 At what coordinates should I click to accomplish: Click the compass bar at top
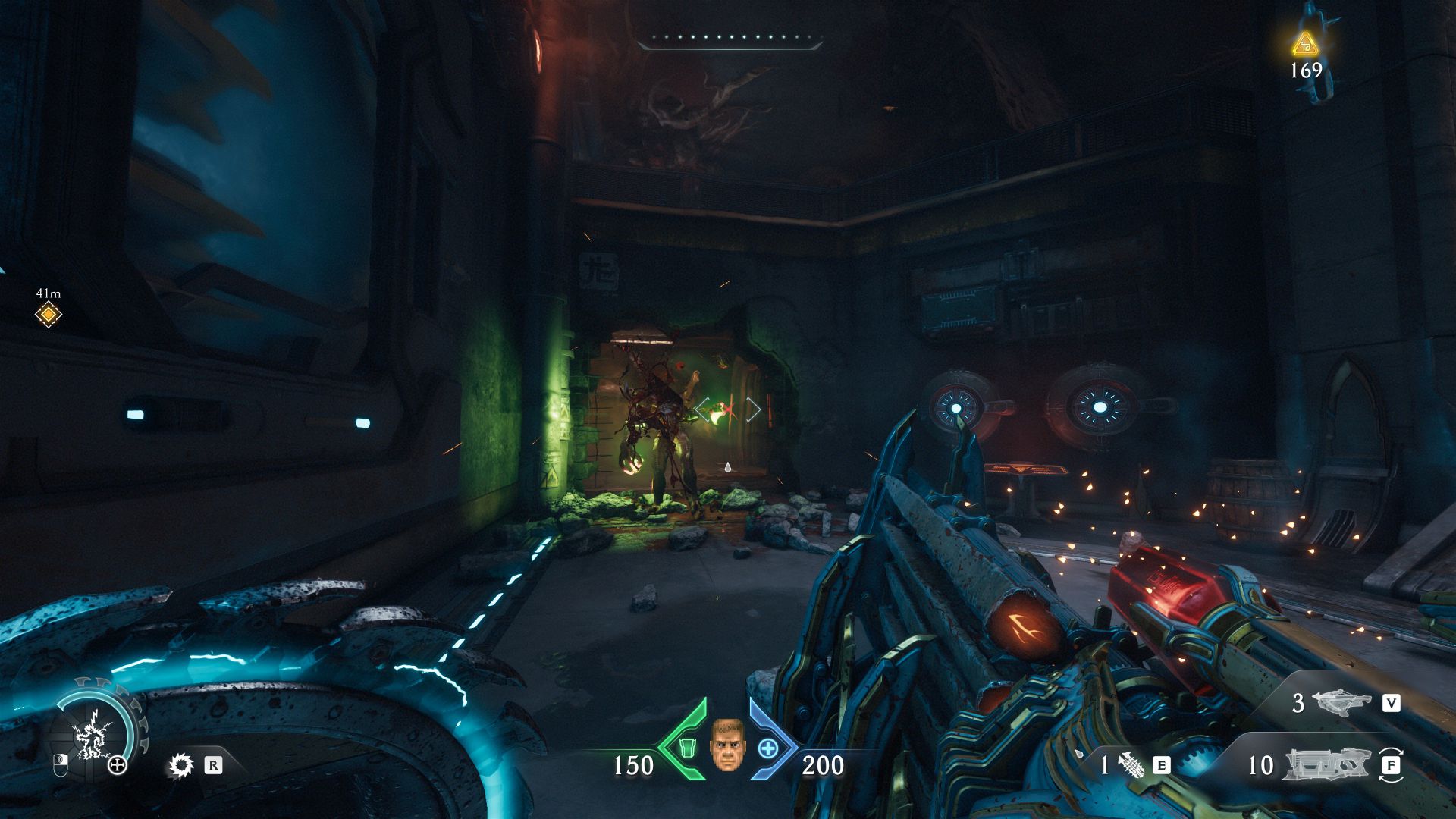(x=730, y=41)
